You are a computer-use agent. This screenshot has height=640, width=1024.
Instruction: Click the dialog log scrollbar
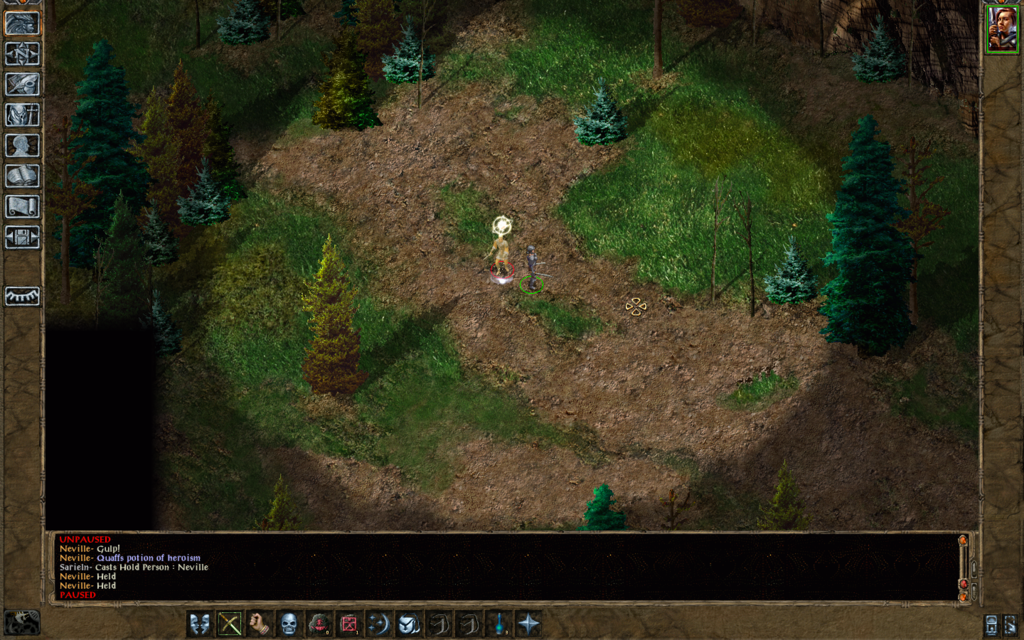click(x=963, y=567)
